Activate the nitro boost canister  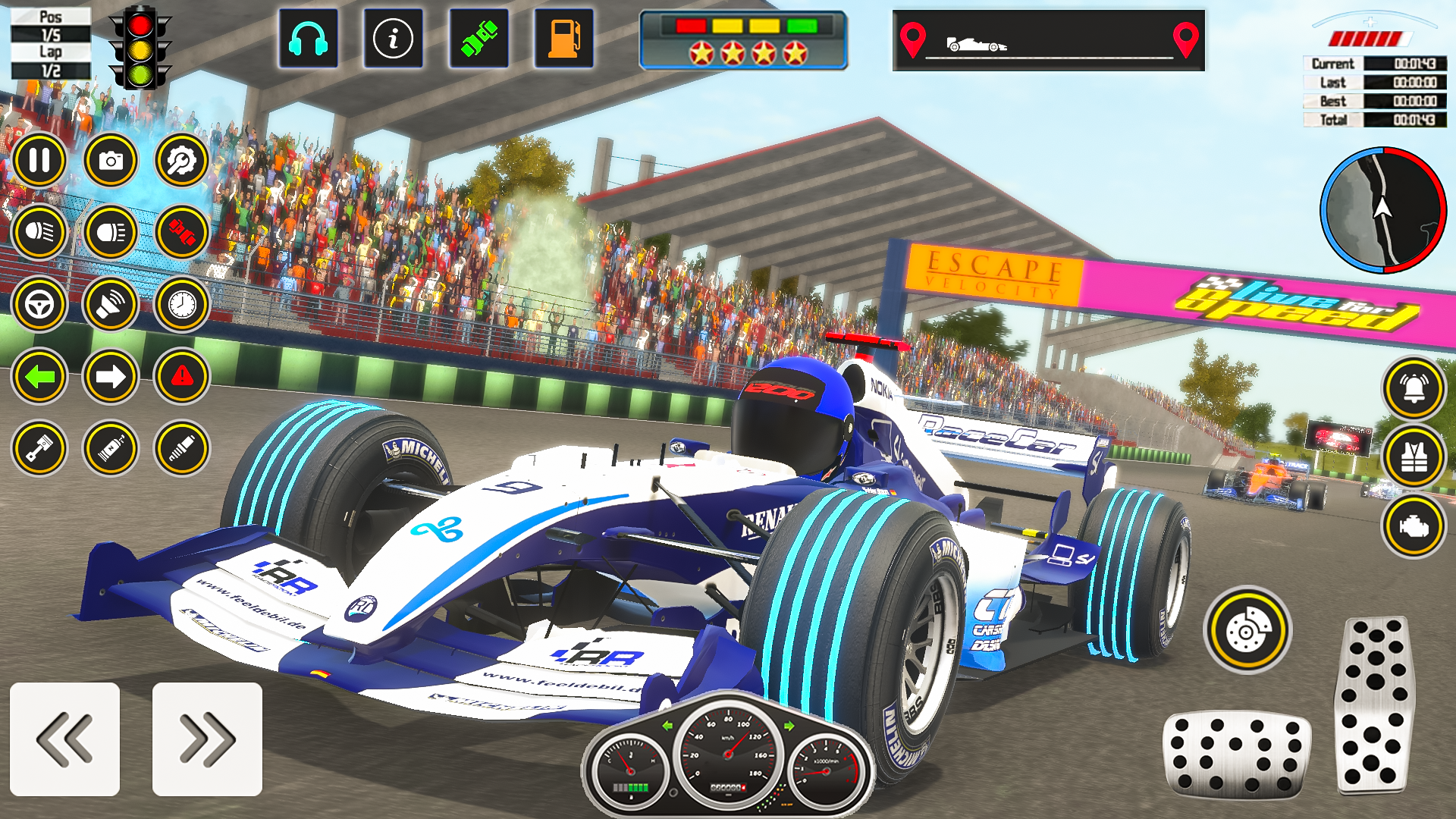(112, 449)
